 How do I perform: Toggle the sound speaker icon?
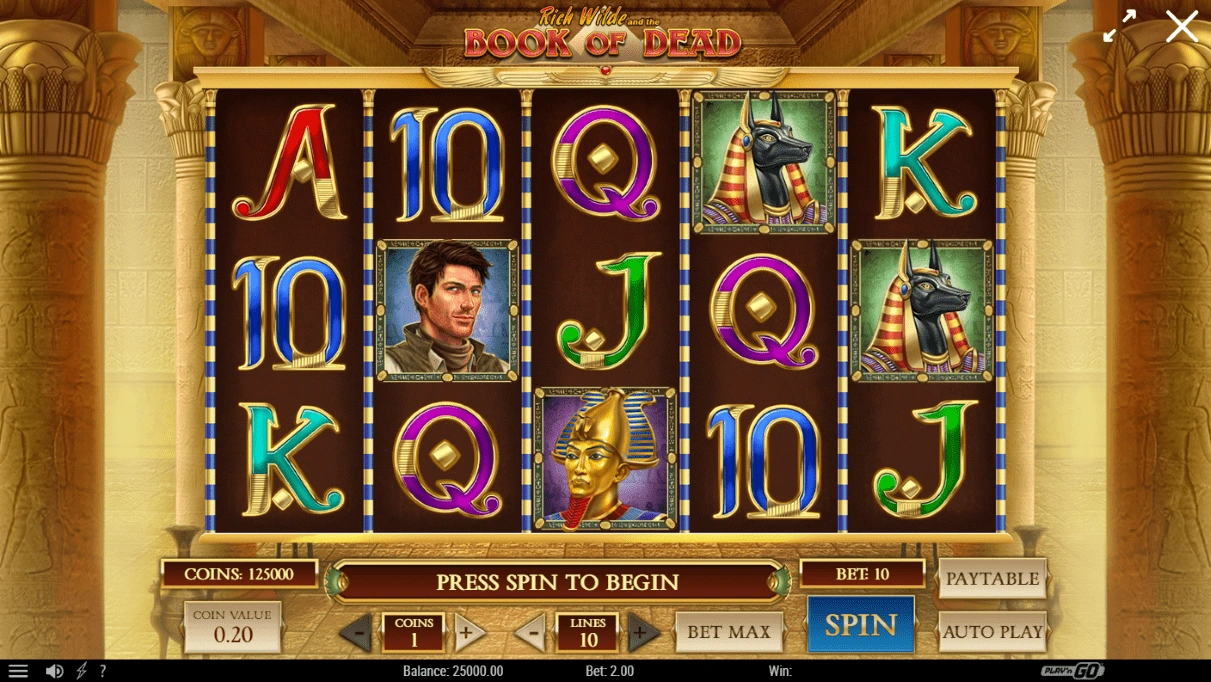click(55, 671)
